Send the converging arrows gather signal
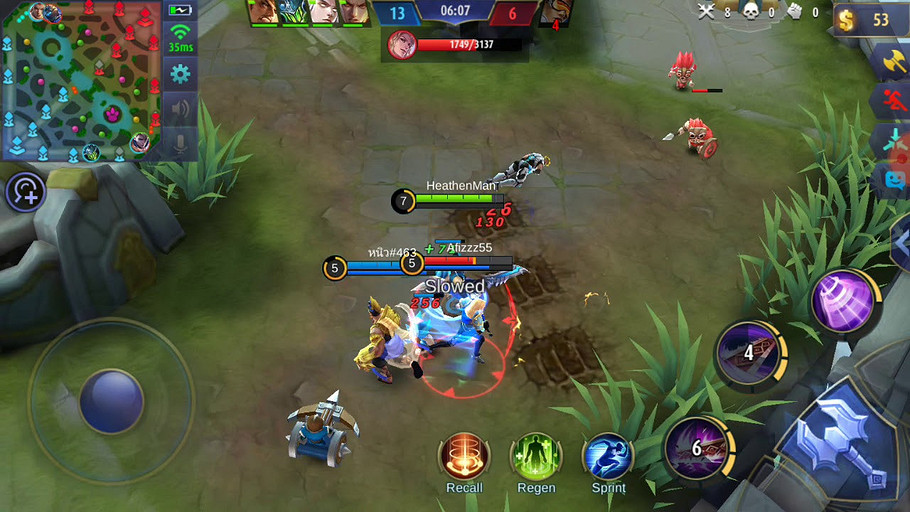This screenshot has width=910, height=512. click(x=893, y=140)
